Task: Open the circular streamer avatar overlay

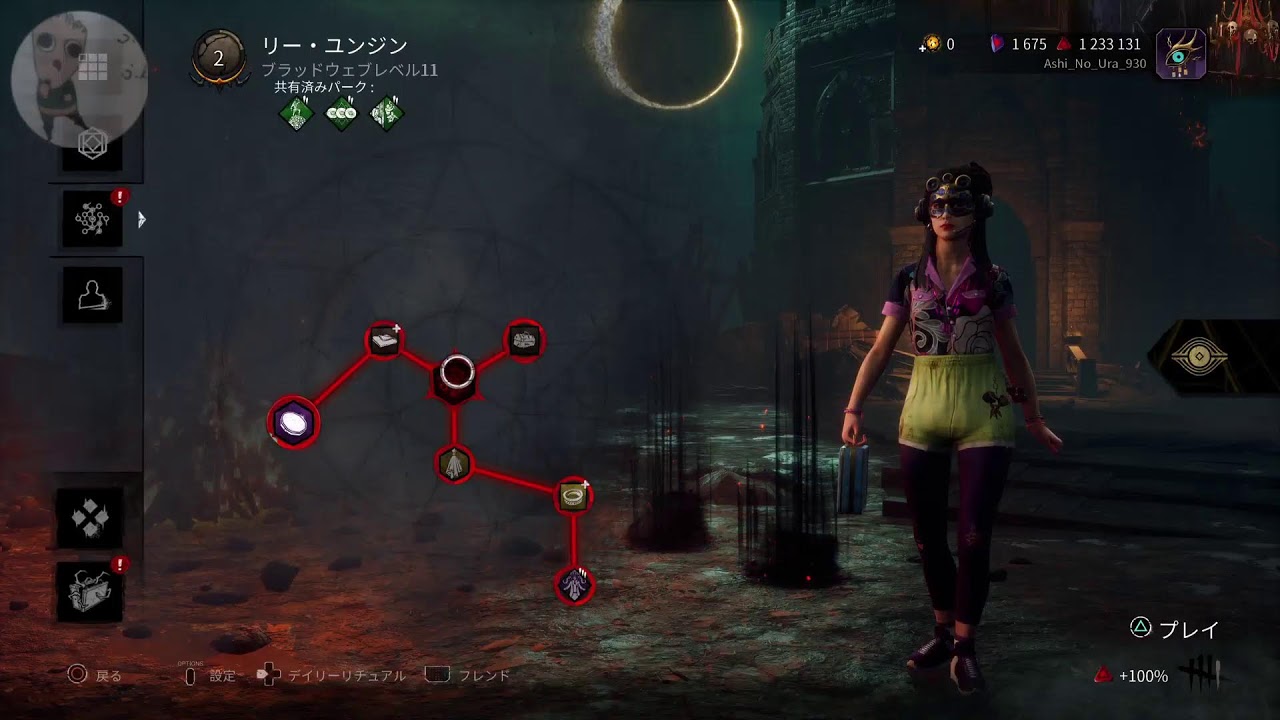Action: tap(78, 78)
